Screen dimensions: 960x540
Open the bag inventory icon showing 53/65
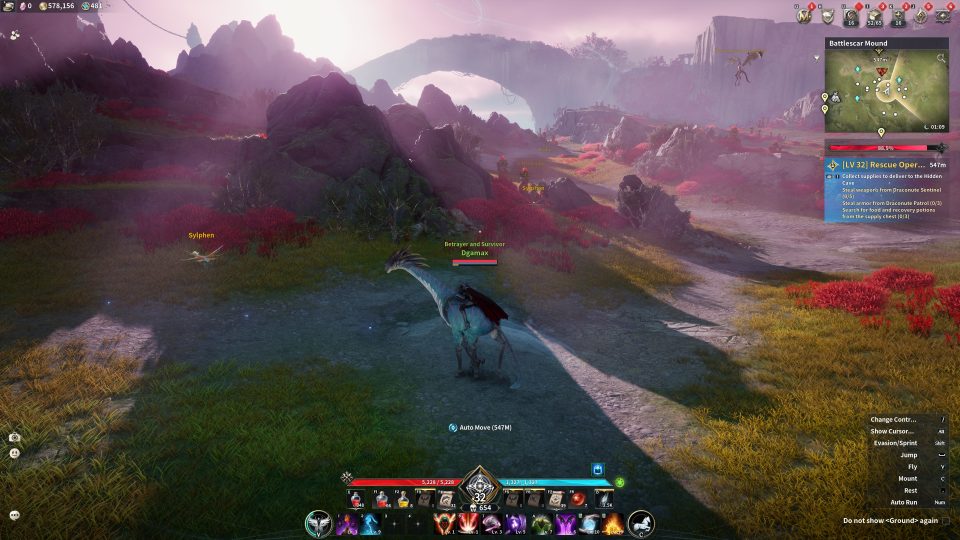[x=876, y=15]
